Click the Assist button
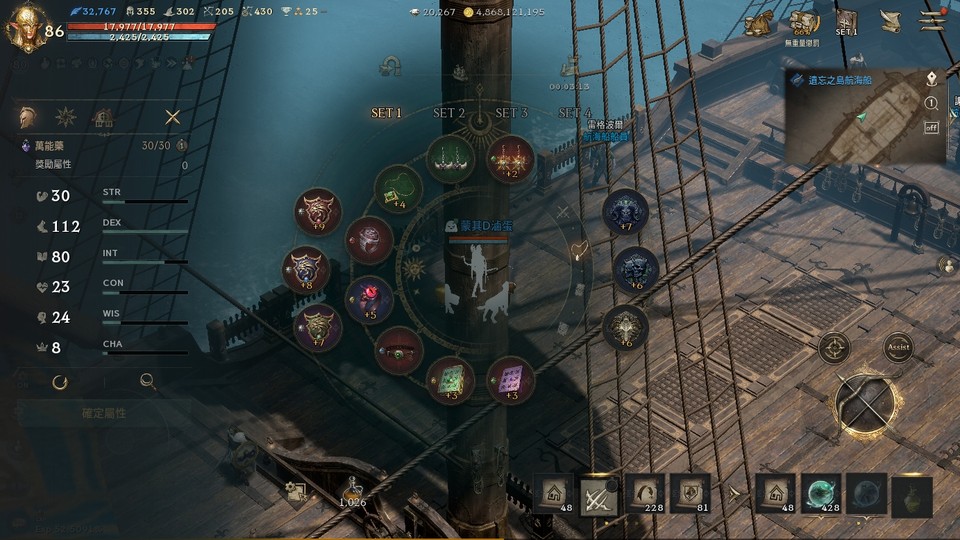 898,347
